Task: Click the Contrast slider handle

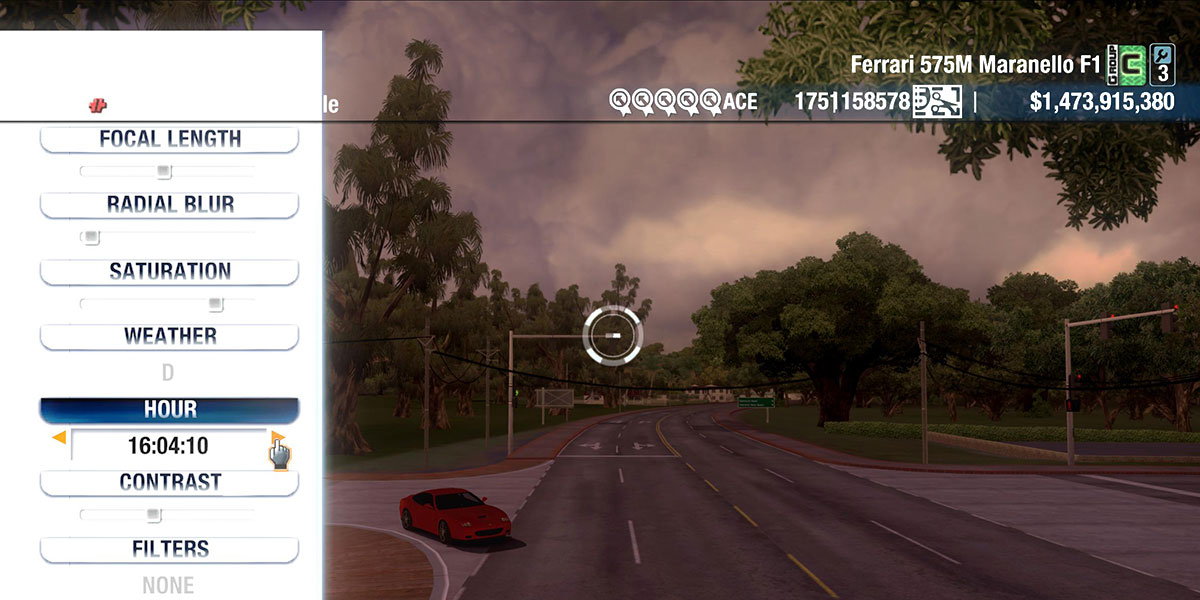Action: click(x=153, y=515)
